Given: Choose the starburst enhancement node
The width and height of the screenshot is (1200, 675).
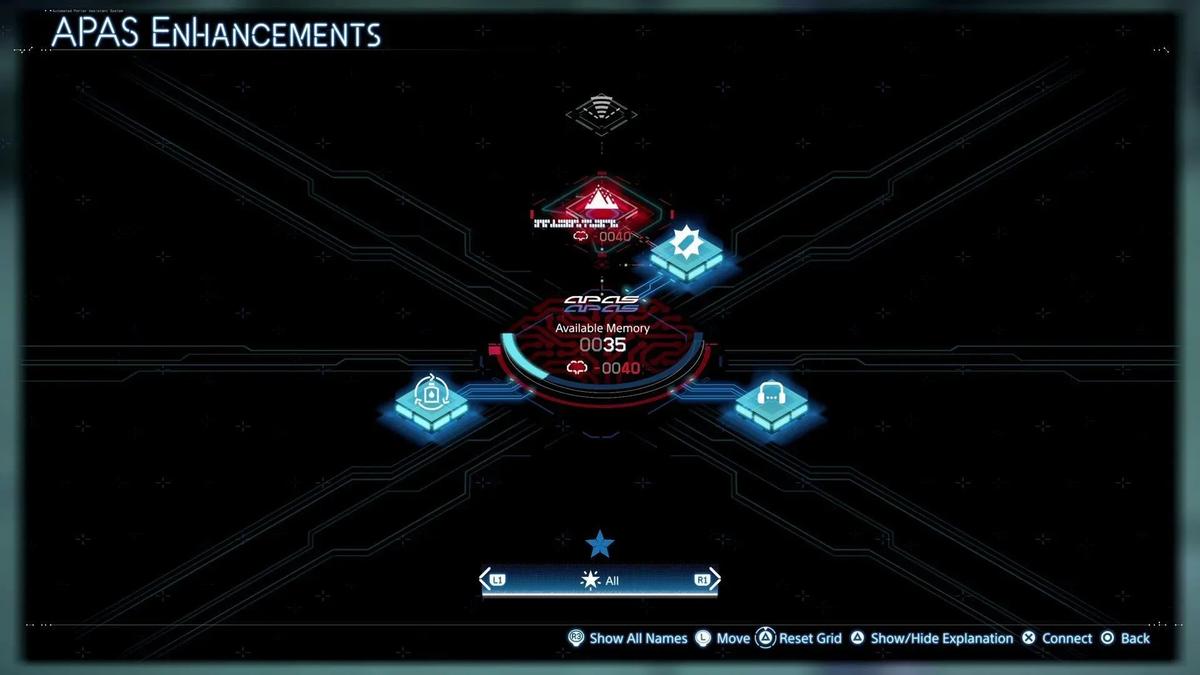Looking at the screenshot, I should [686, 248].
